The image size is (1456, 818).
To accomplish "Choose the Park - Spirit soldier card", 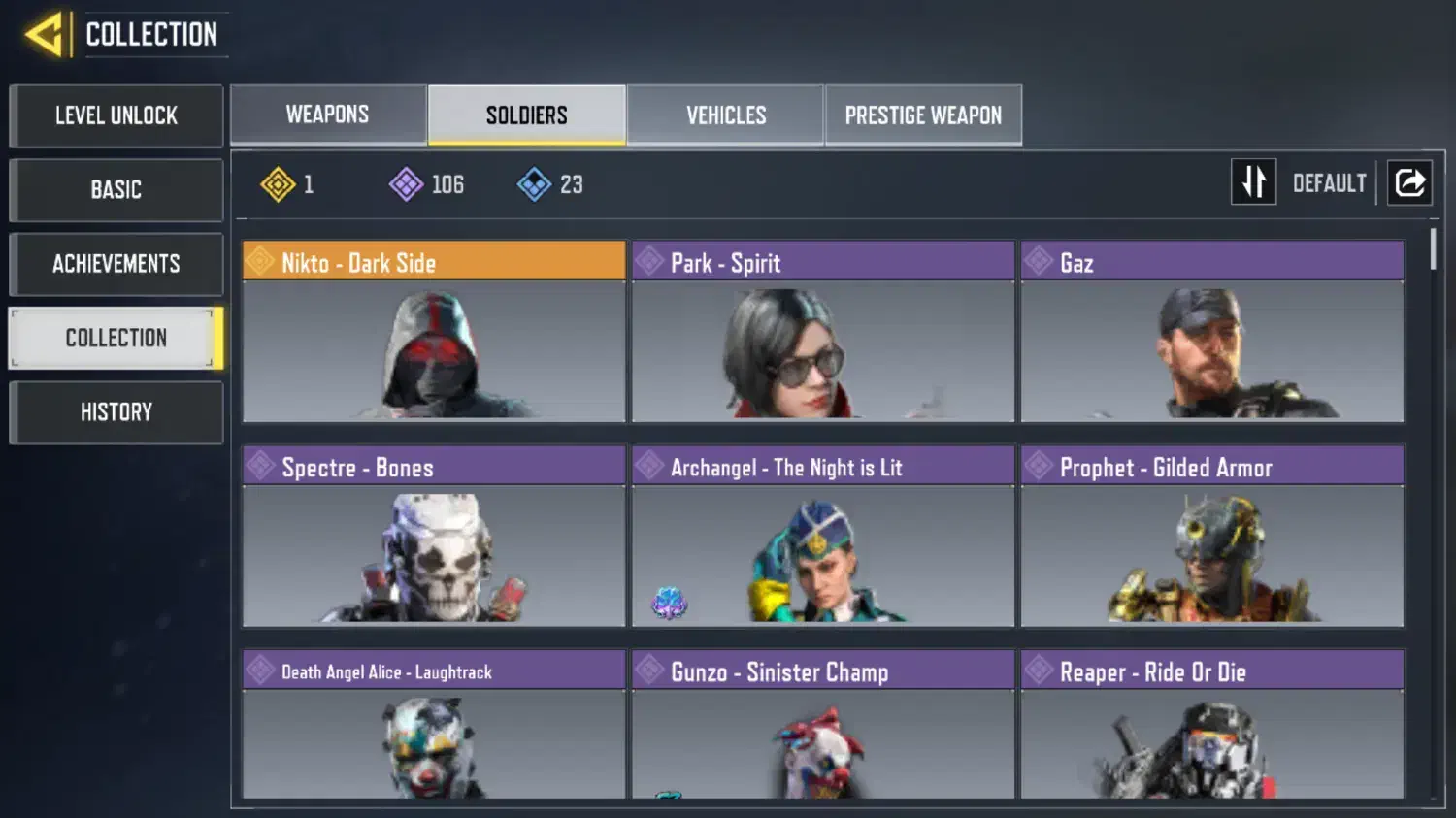I will 823,331.
